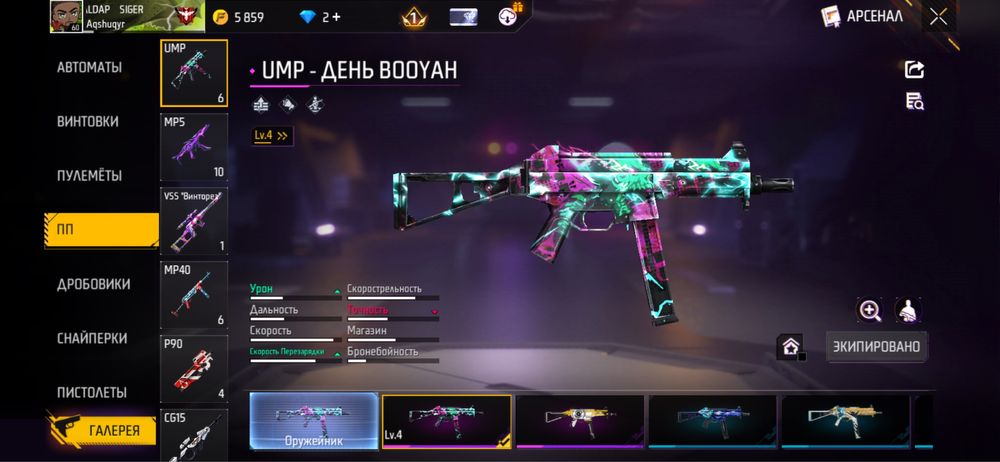Choose the MP40 weapon tile

(x=194, y=294)
